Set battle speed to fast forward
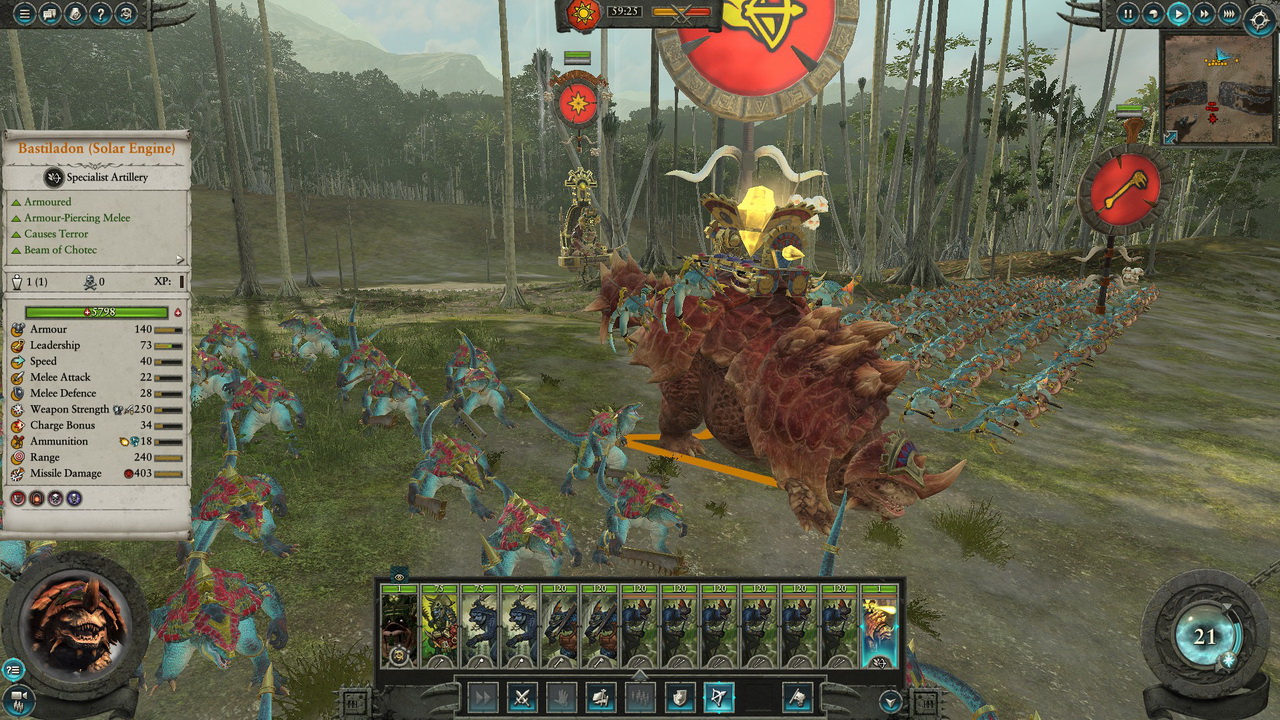1280x720 pixels. point(1204,14)
